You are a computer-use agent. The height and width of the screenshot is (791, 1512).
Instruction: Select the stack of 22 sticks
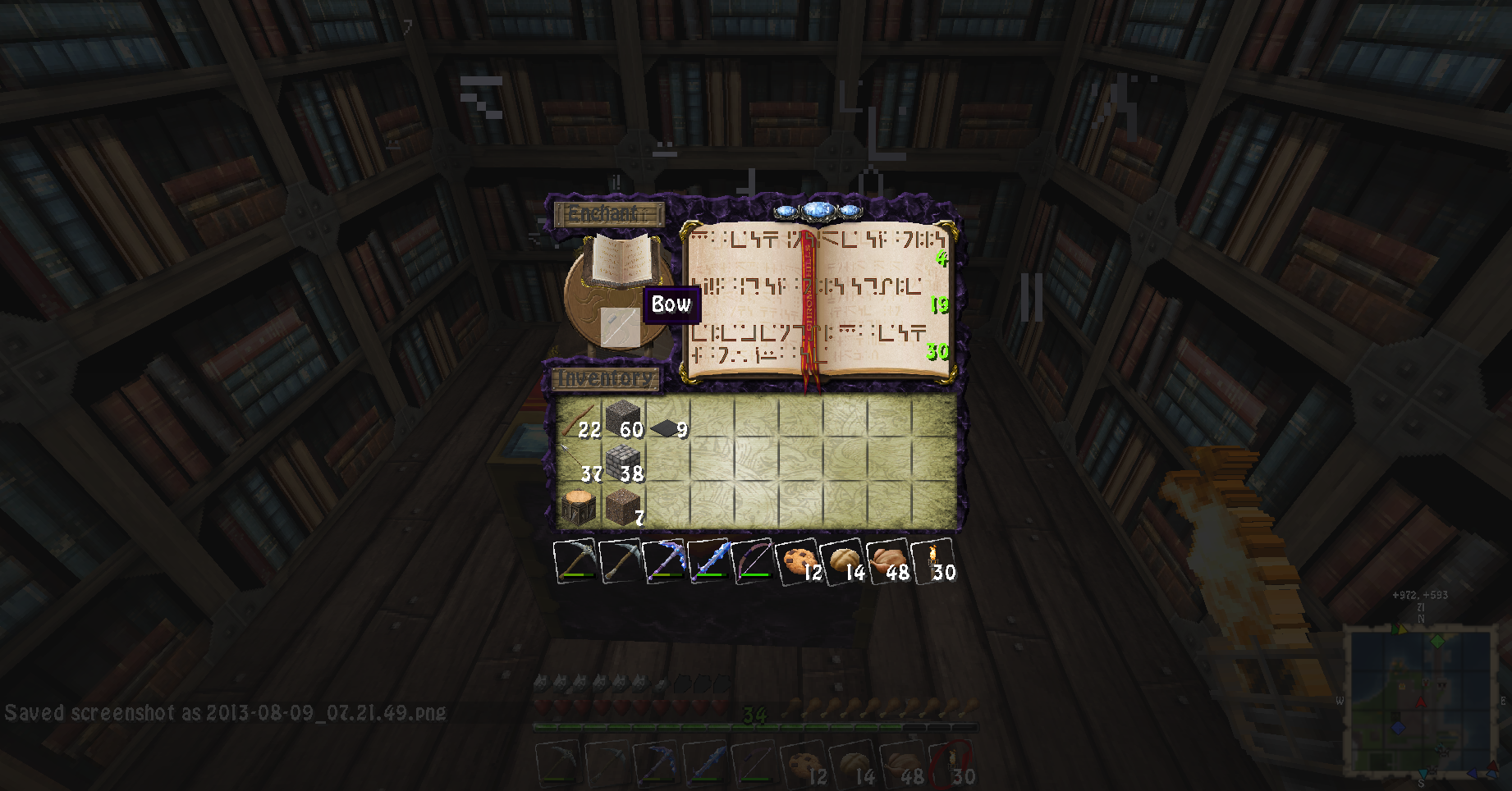(580, 418)
